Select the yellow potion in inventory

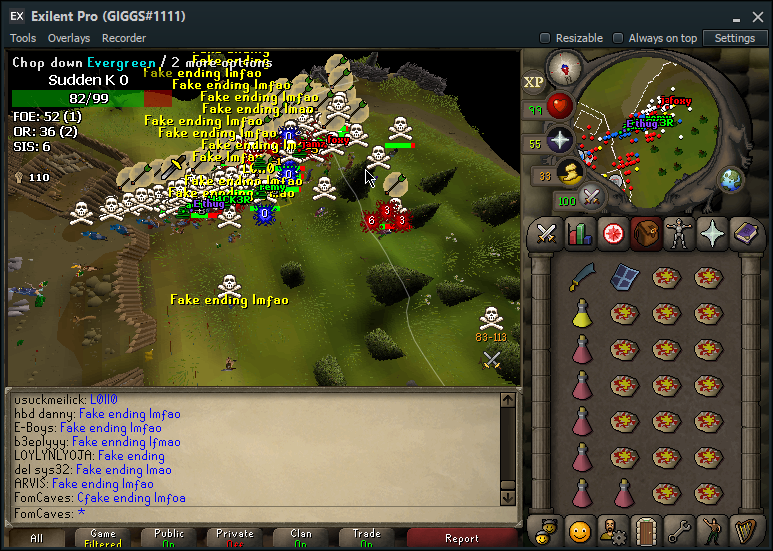click(x=582, y=313)
